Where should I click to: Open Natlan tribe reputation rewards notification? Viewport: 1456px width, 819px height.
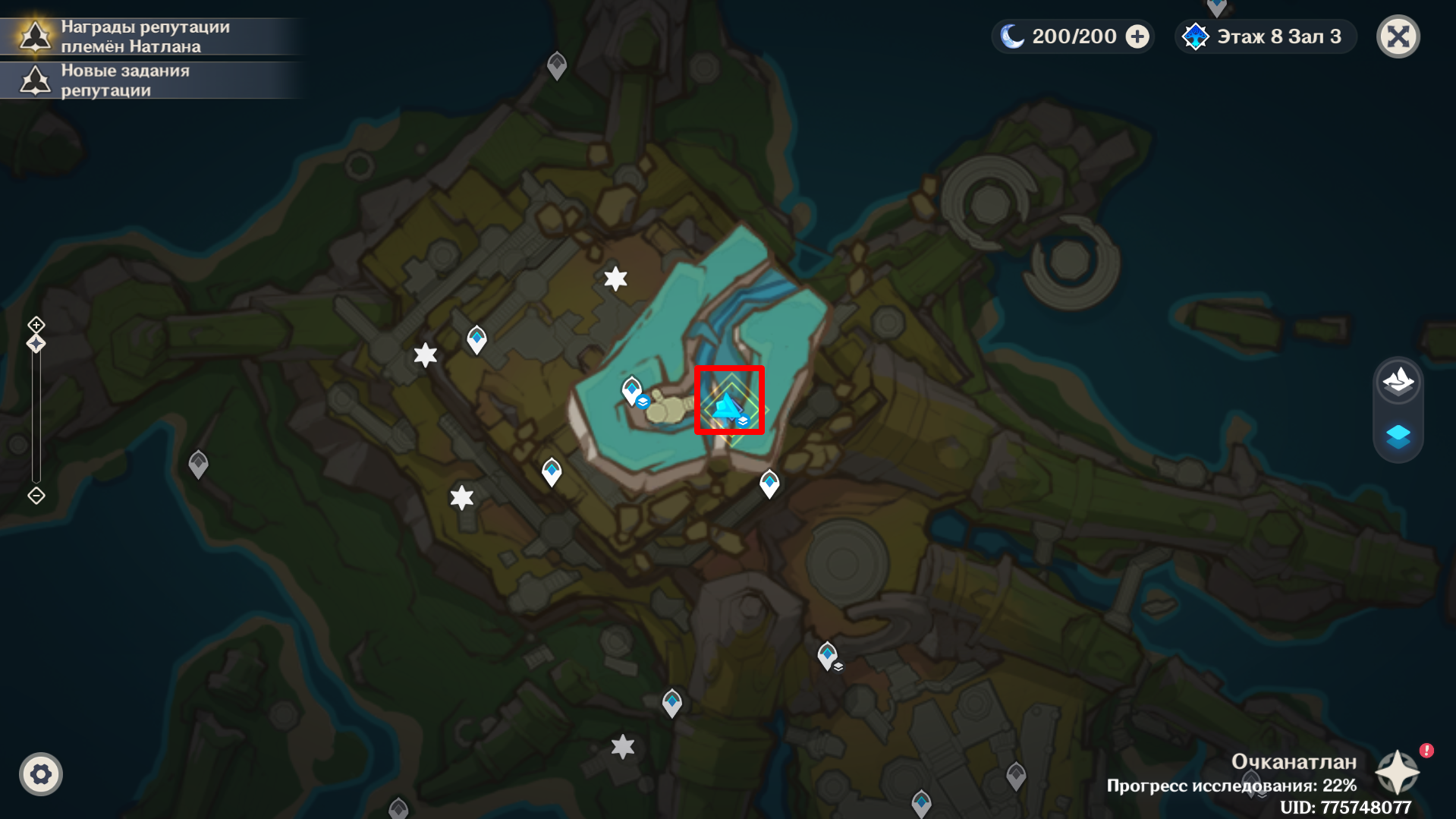[x=144, y=36]
